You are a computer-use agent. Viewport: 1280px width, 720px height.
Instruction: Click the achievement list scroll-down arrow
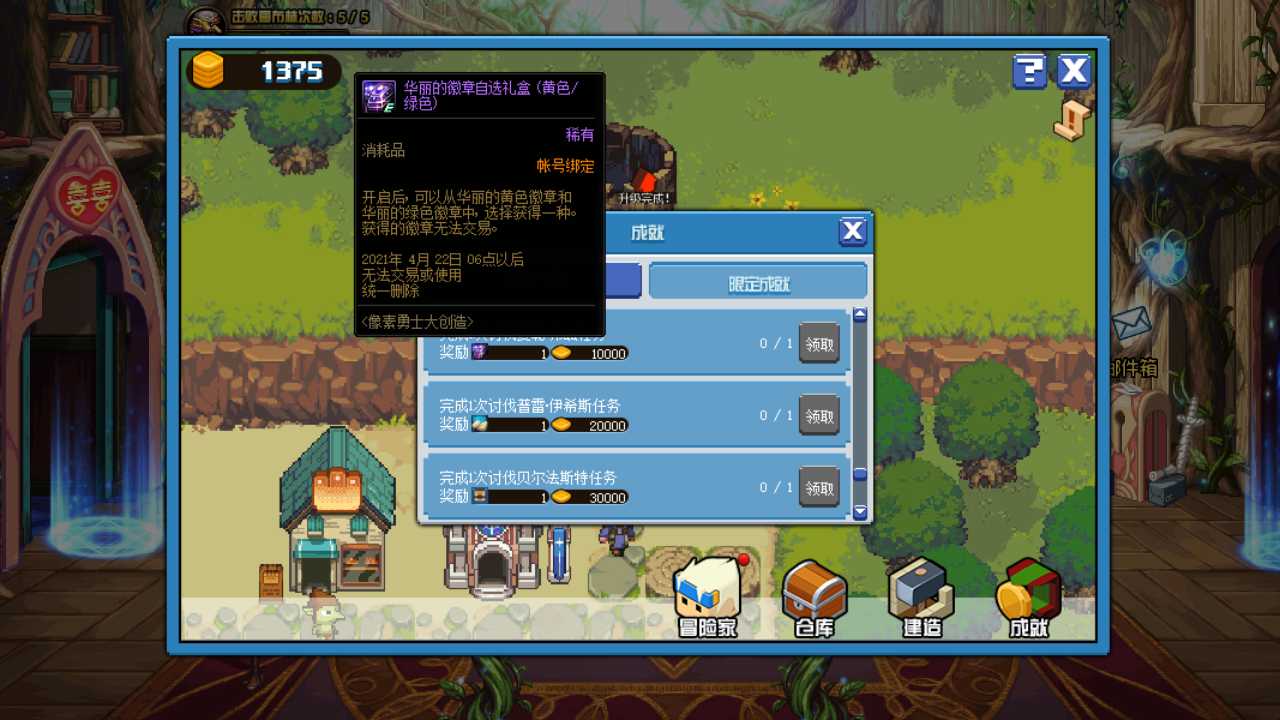click(x=860, y=512)
